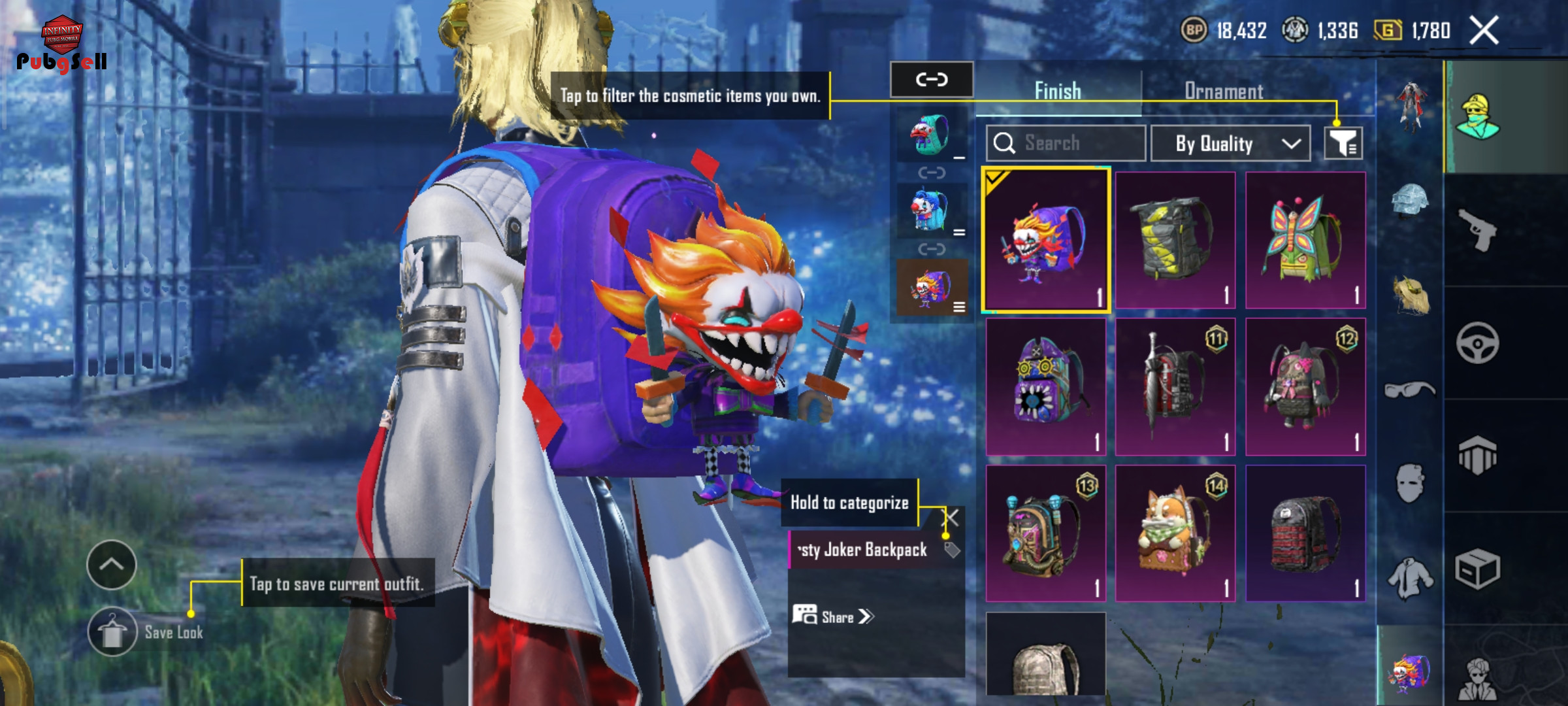The height and width of the screenshot is (706, 1568).
Task: Save the current look
Action: tap(113, 631)
